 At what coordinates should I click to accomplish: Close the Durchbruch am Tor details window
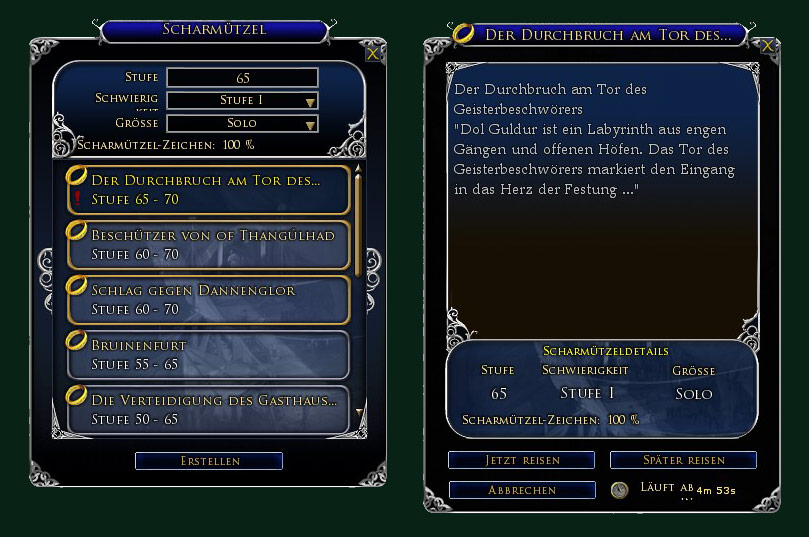click(x=767, y=46)
